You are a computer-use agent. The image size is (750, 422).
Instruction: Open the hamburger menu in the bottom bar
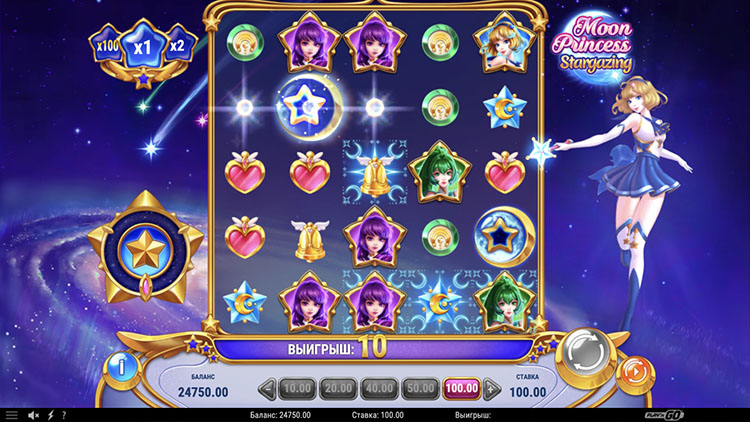coord(12,415)
